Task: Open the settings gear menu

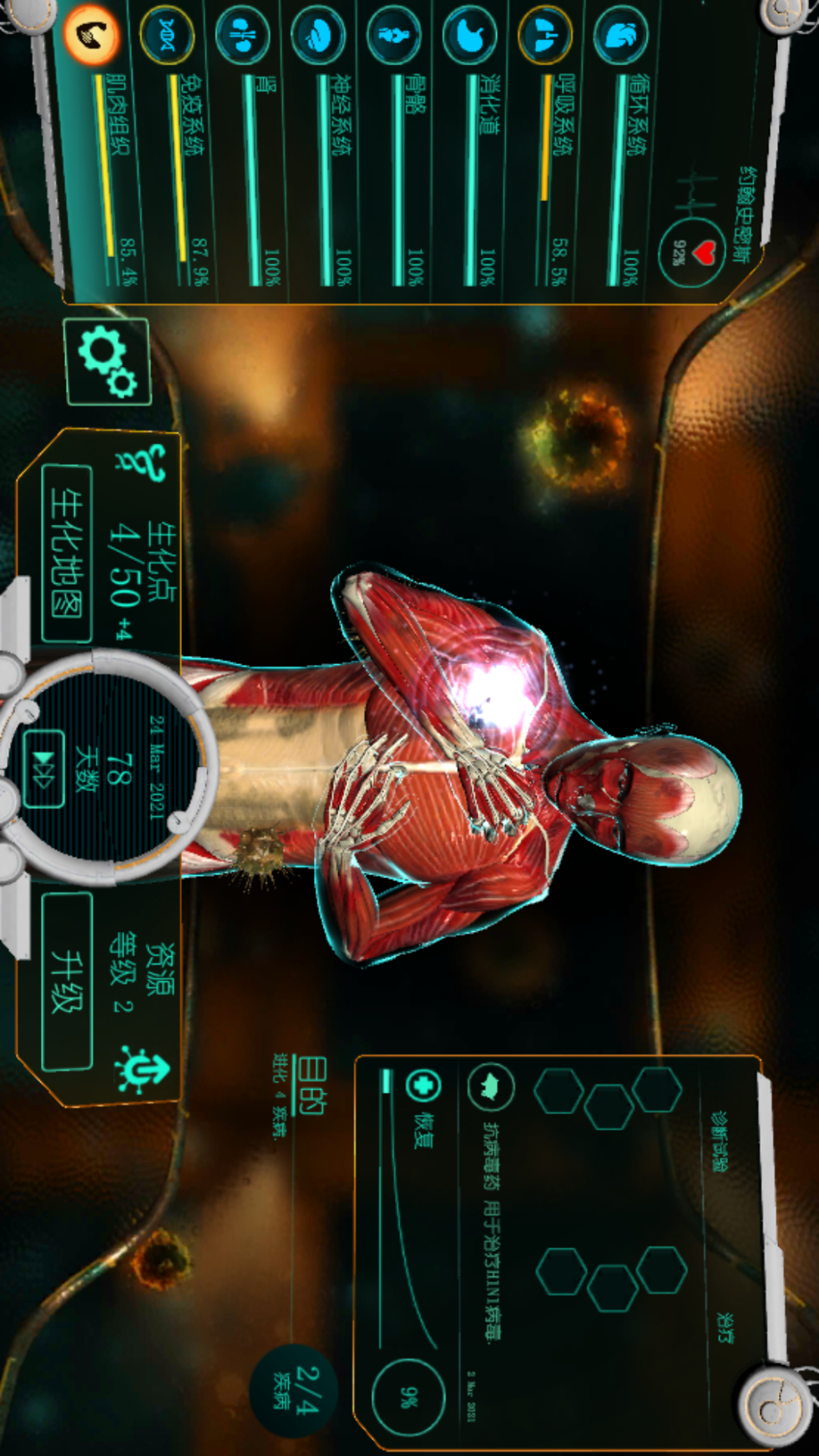Action: (x=108, y=362)
